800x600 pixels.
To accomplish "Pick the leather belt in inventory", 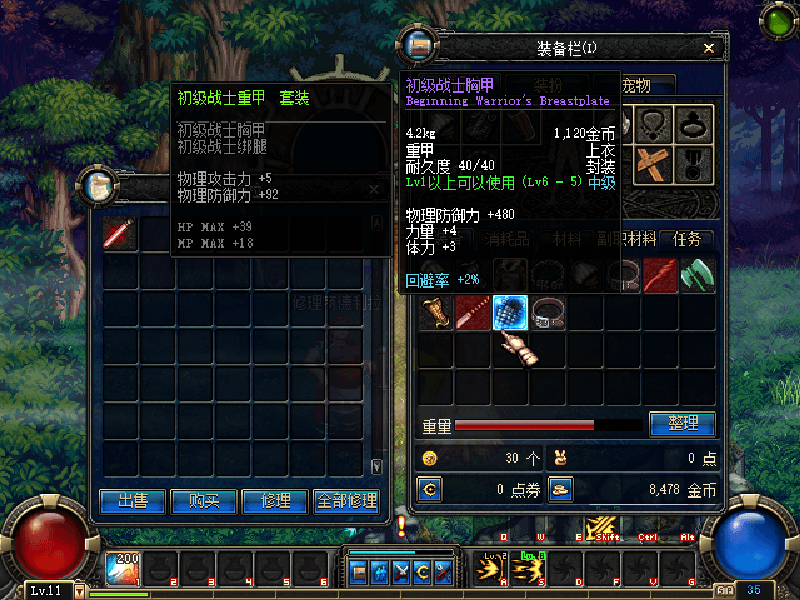I will (x=548, y=312).
